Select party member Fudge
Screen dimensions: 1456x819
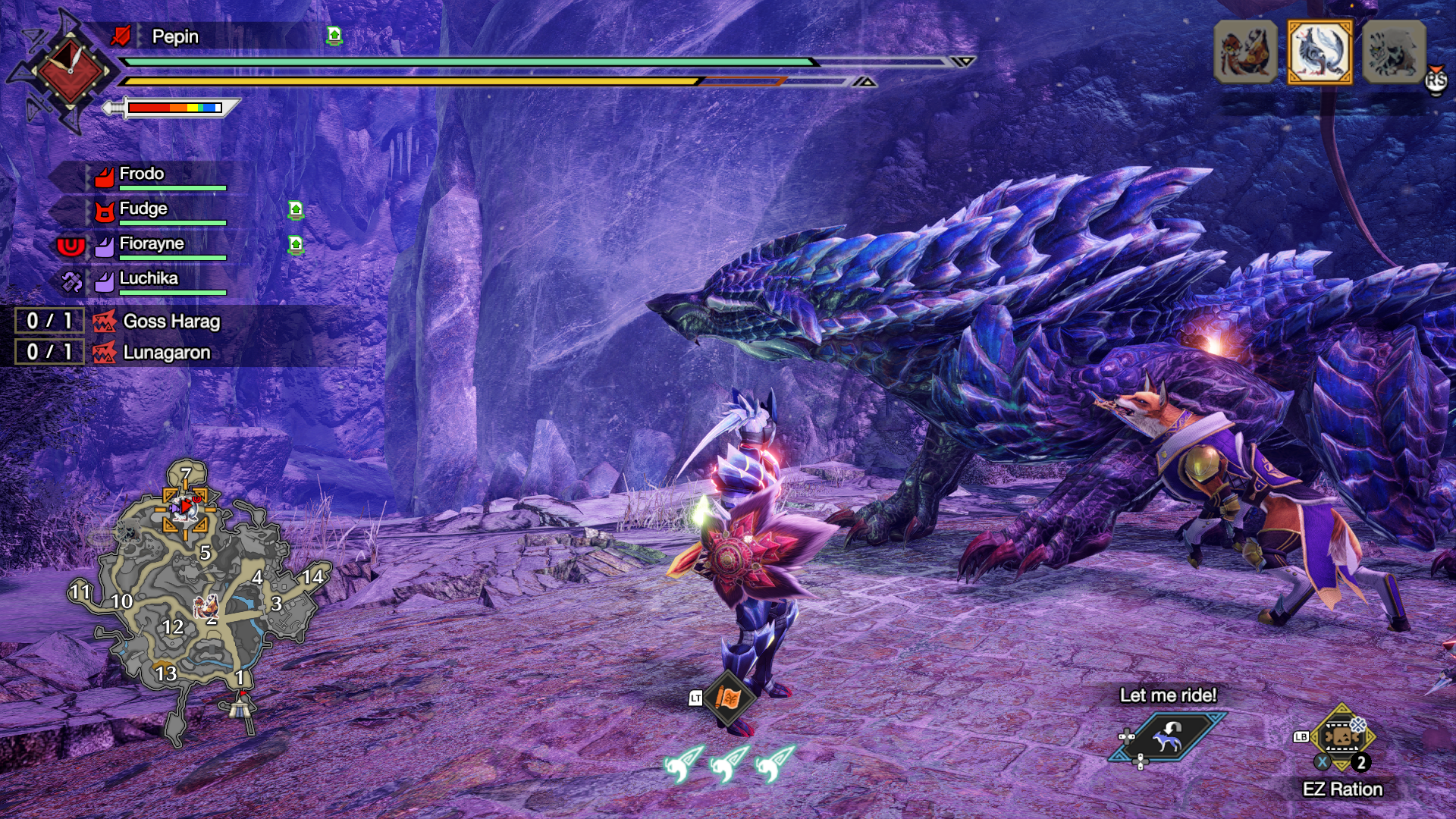[143, 209]
